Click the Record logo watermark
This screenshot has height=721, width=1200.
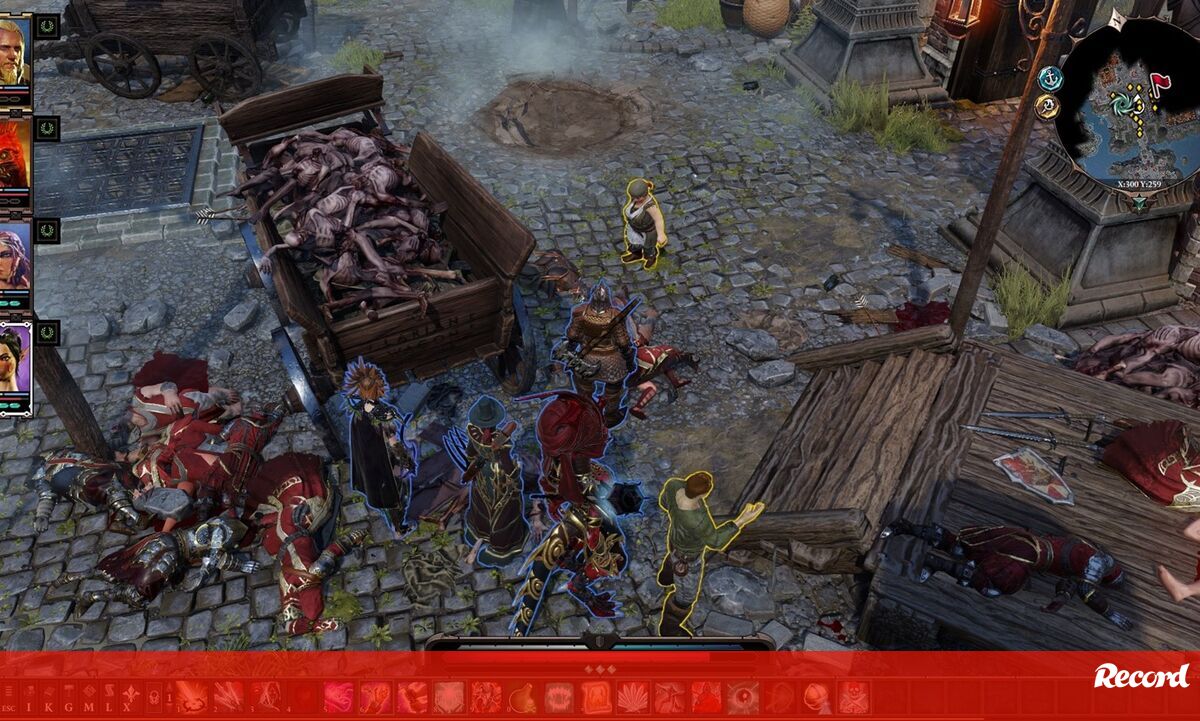[1141, 676]
